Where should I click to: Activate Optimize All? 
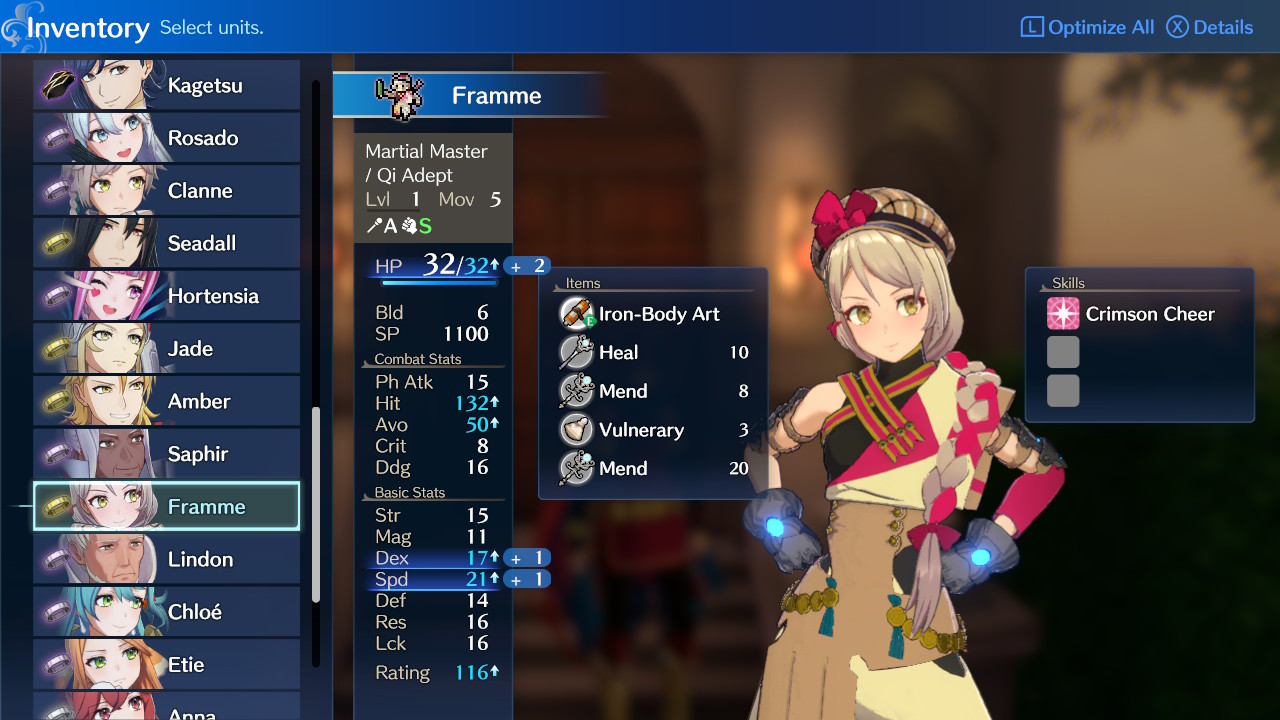(1087, 27)
